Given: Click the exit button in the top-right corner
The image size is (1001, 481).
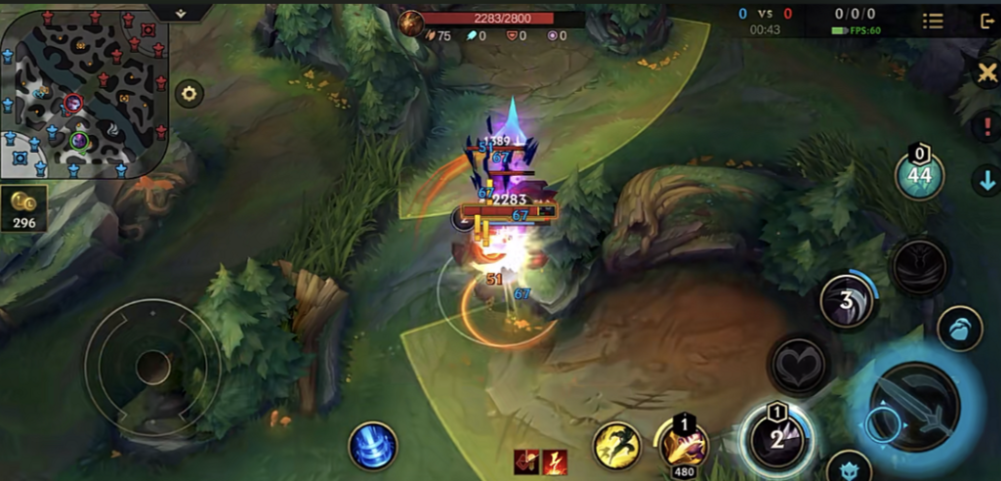Looking at the screenshot, I should pyautogui.click(x=985, y=21).
